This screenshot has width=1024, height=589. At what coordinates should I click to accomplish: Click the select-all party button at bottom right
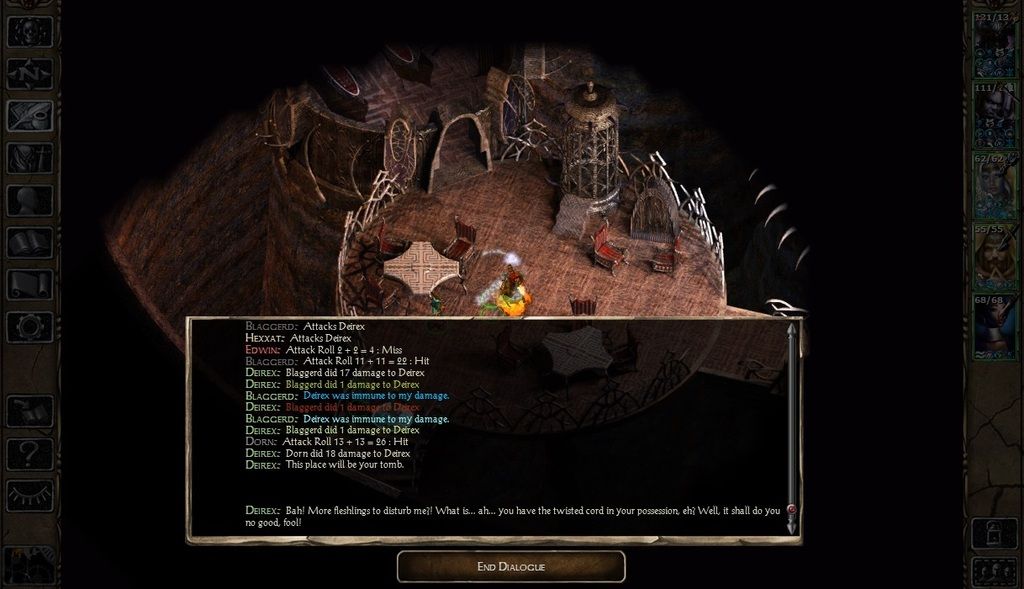click(x=996, y=571)
